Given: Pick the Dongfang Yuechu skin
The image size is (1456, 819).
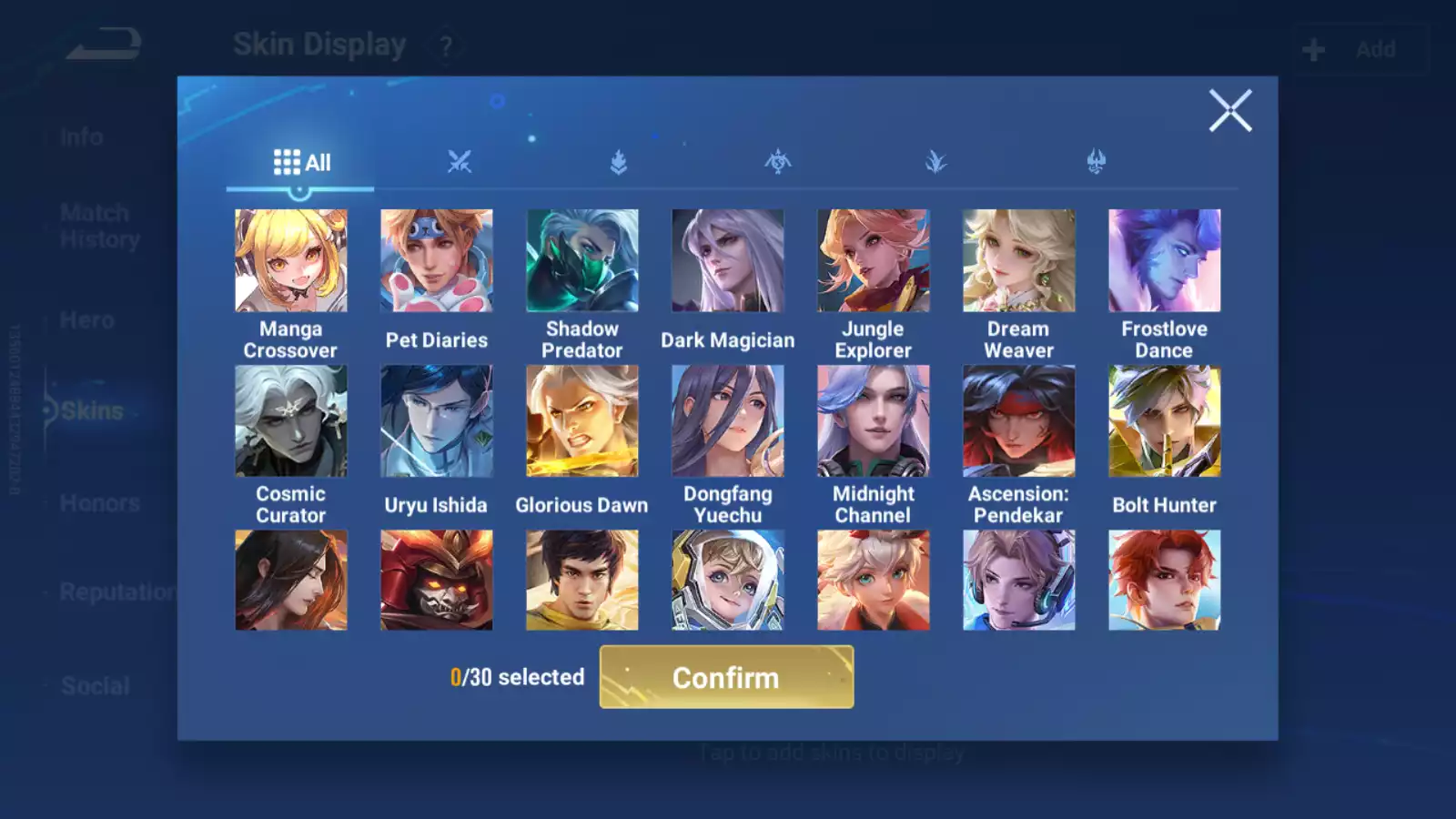Looking at the screenshot, I should pos(727,421).
